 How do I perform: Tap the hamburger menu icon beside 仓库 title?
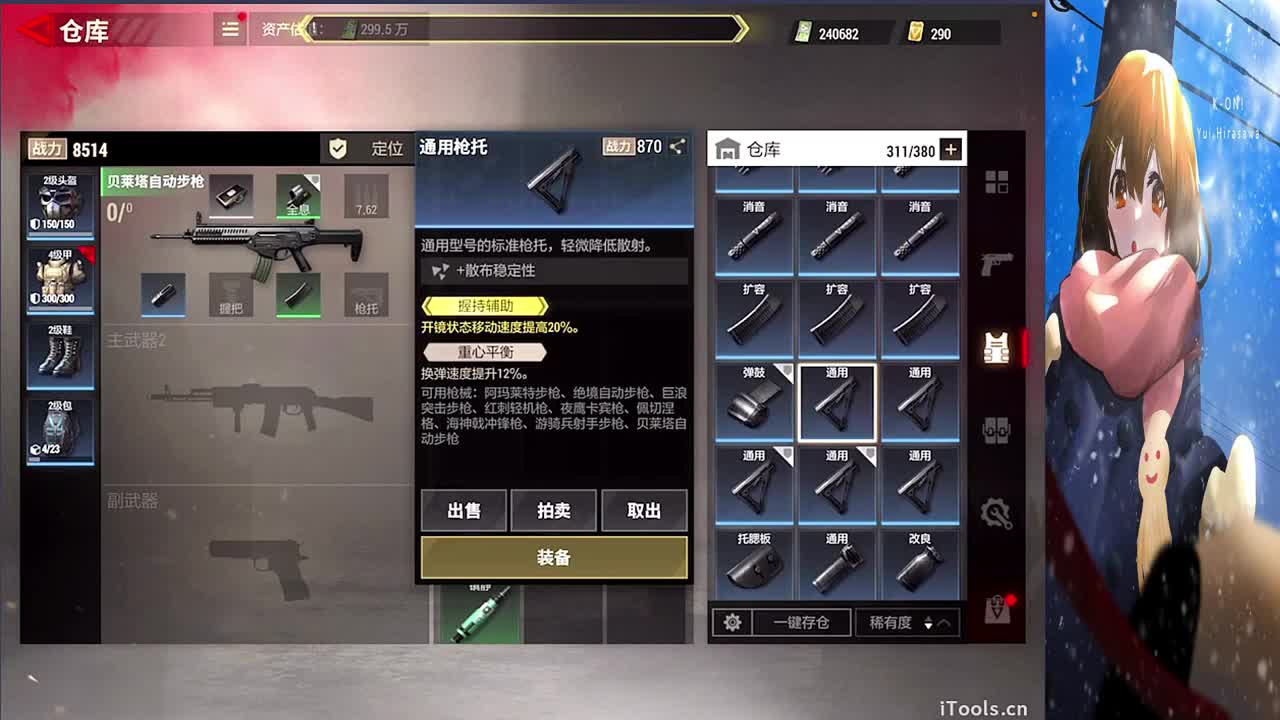pos(229,29)
